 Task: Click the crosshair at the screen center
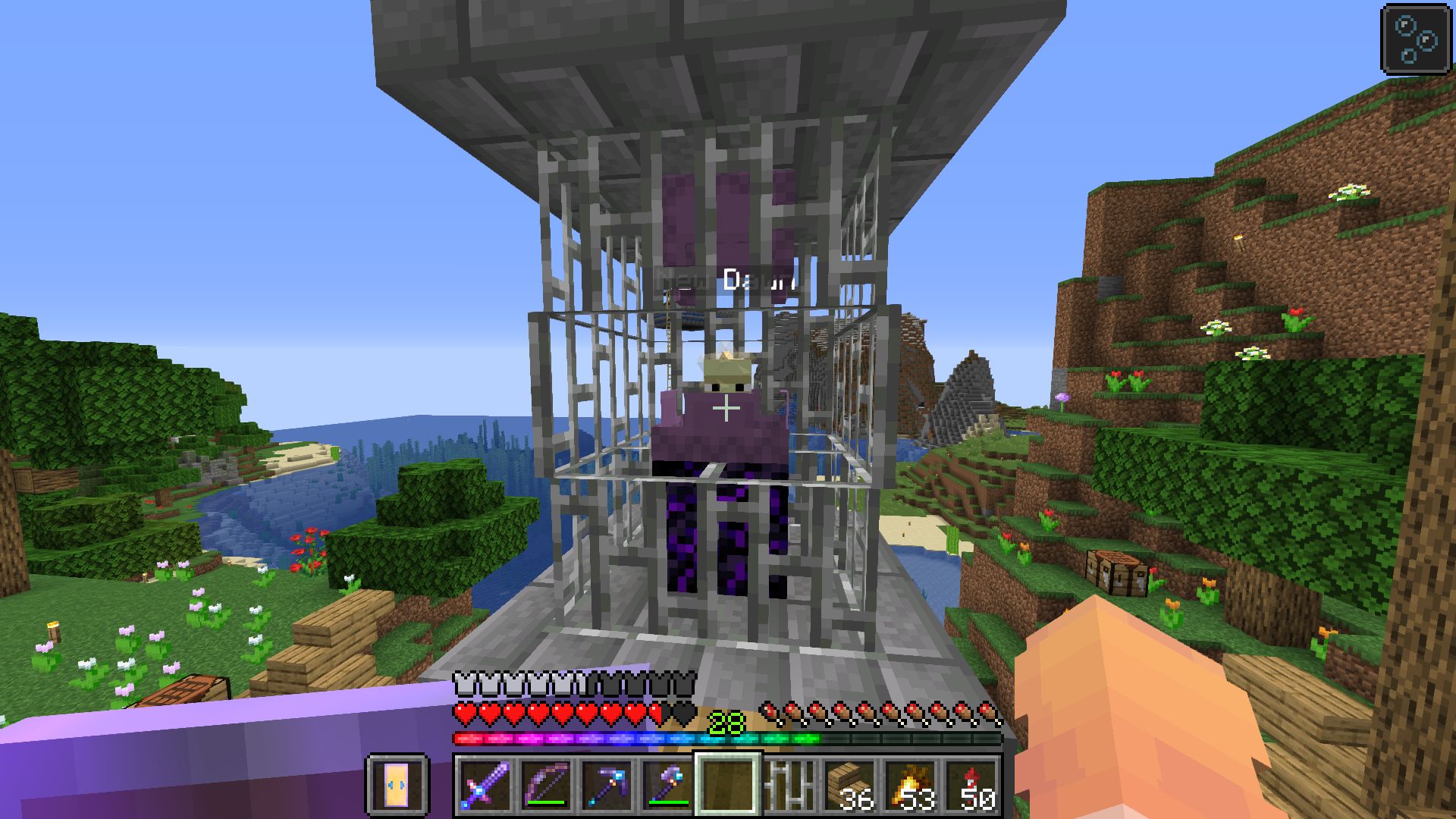click(x=726, y=409)
